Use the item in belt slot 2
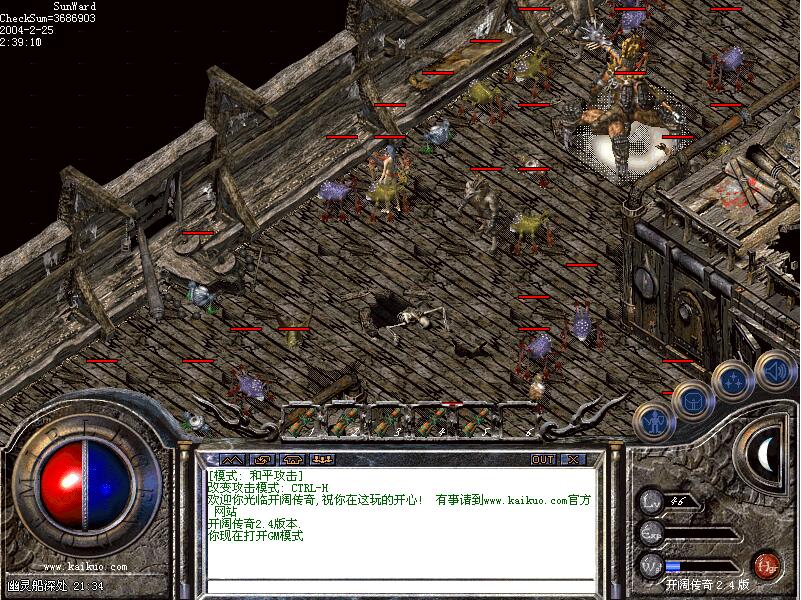Image resolution: width=801 pixels, height=600 pixels. (345, 421)
